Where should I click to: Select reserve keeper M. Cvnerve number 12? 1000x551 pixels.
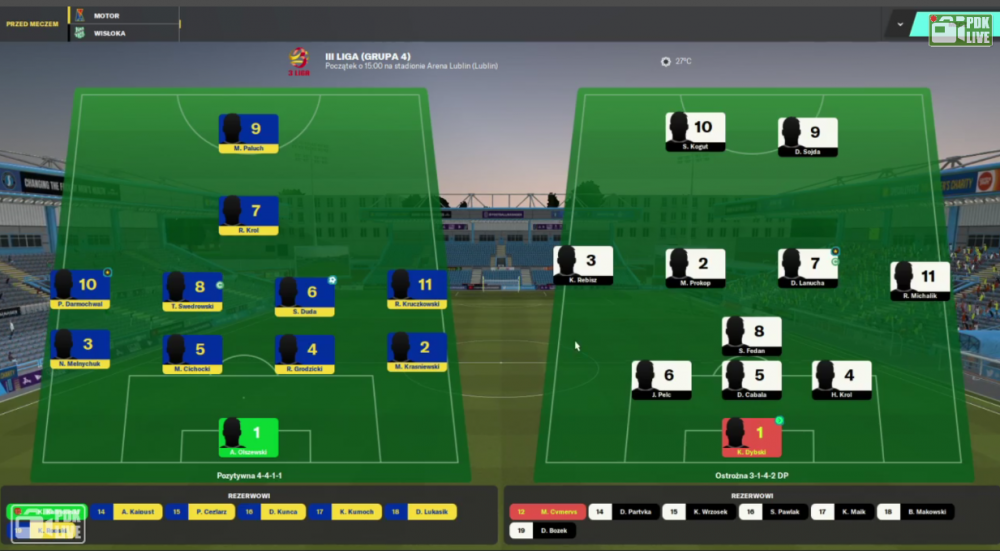pyautogui.click(x=546, y=512)
